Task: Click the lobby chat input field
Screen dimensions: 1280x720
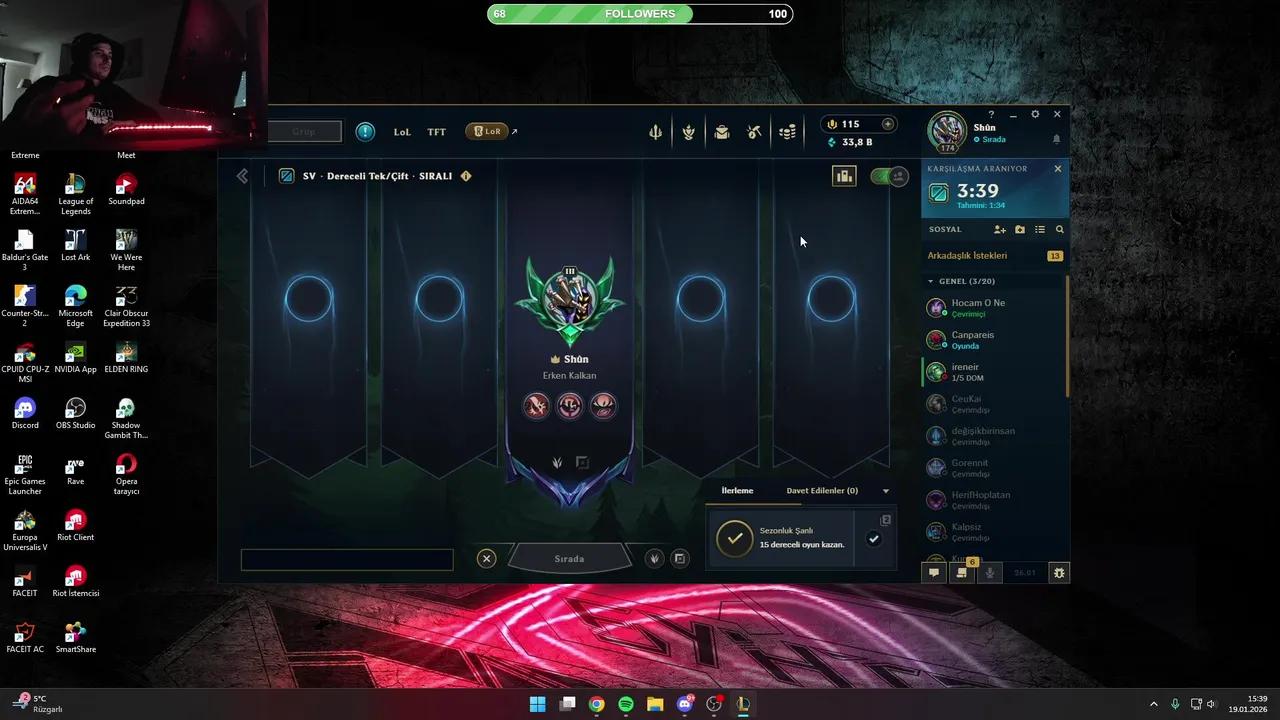Action: coord(346,559)
